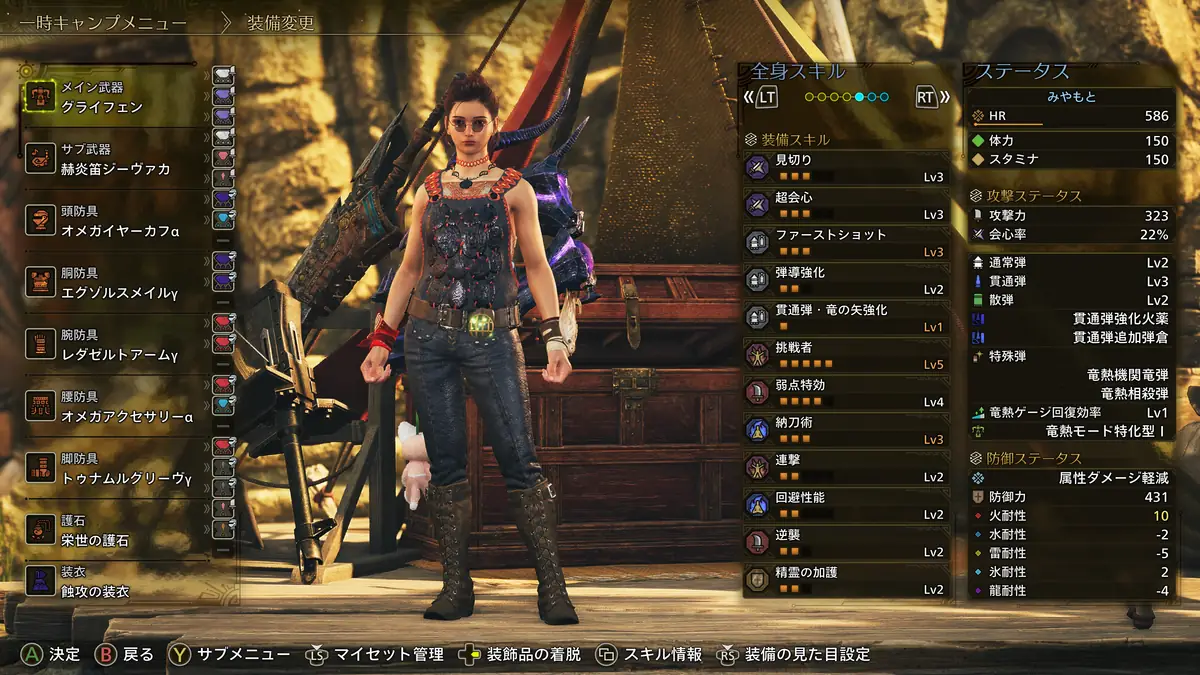Choose the 弱点特効 skill entry
This screenshot has height=675, width=1200.
click(x=846, y=392)
